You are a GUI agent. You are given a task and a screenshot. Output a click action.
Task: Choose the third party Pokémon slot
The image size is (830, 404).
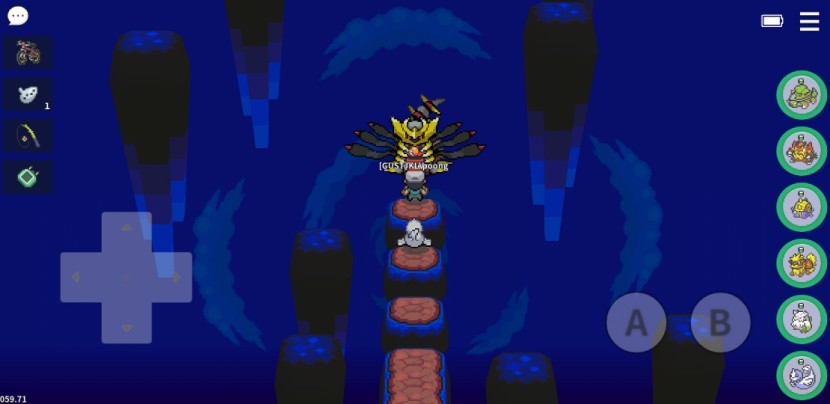click(801, 207)
